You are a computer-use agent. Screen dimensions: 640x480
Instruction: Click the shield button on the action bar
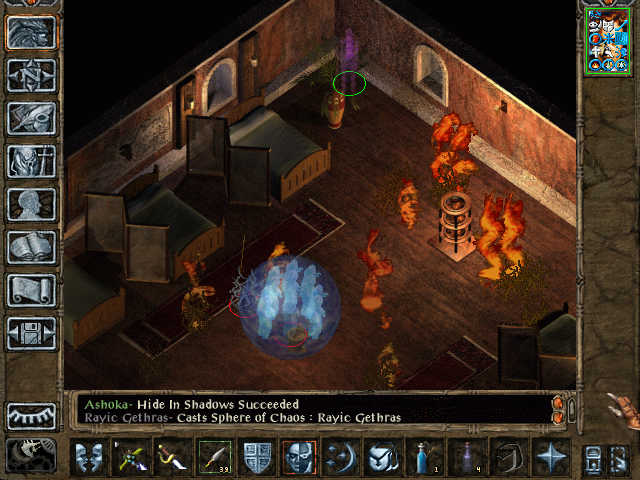coord(257,457)
